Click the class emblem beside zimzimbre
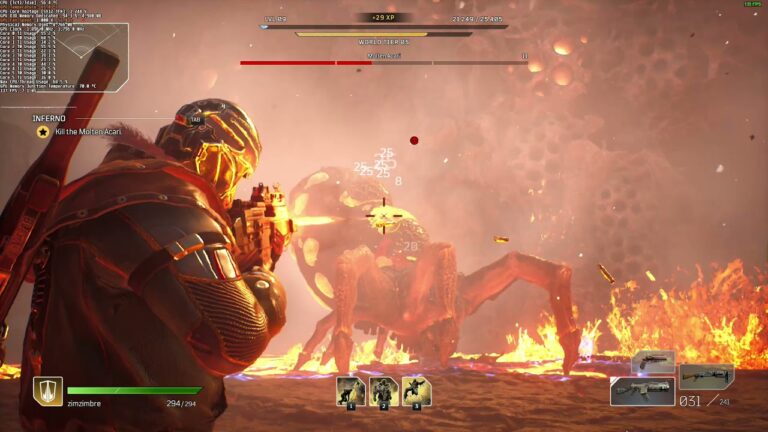This screenshot has height=432, width=768. tap(48, 390)
